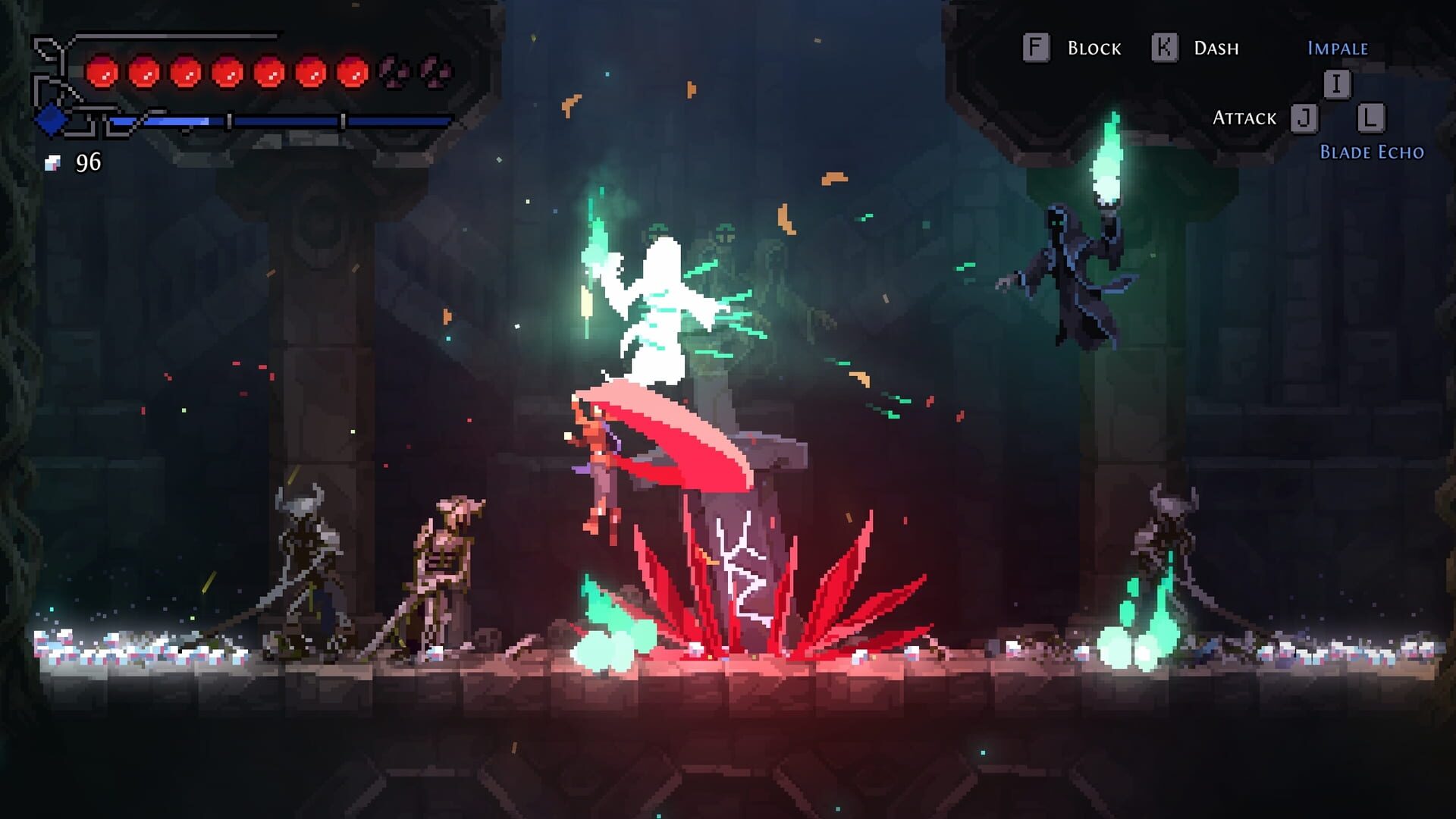Screen dimensions: 1456x819
Task: Click the 96 currency counter
Action: click(x=87, y=162)
